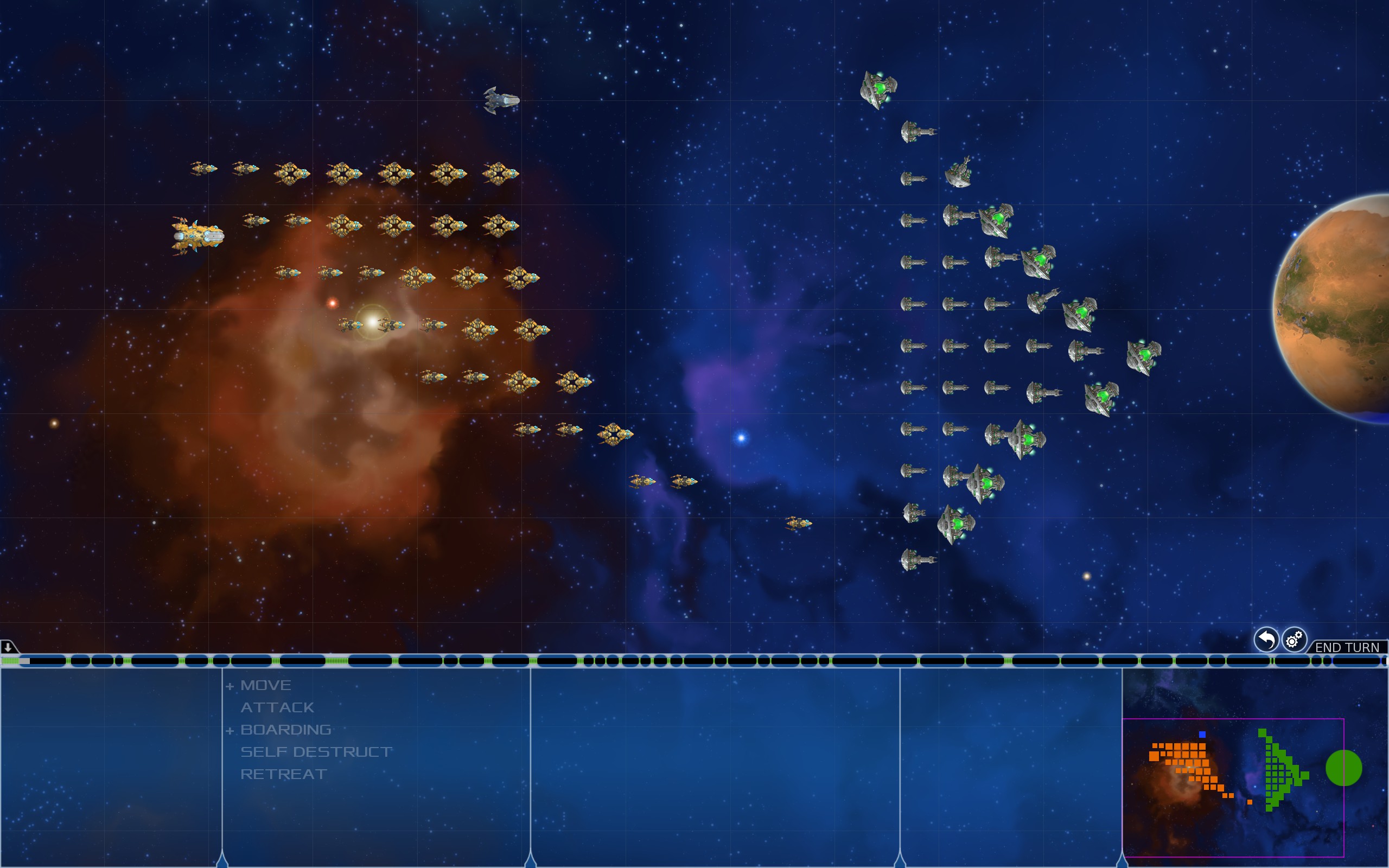Select the large orange flagship unit

197,235
